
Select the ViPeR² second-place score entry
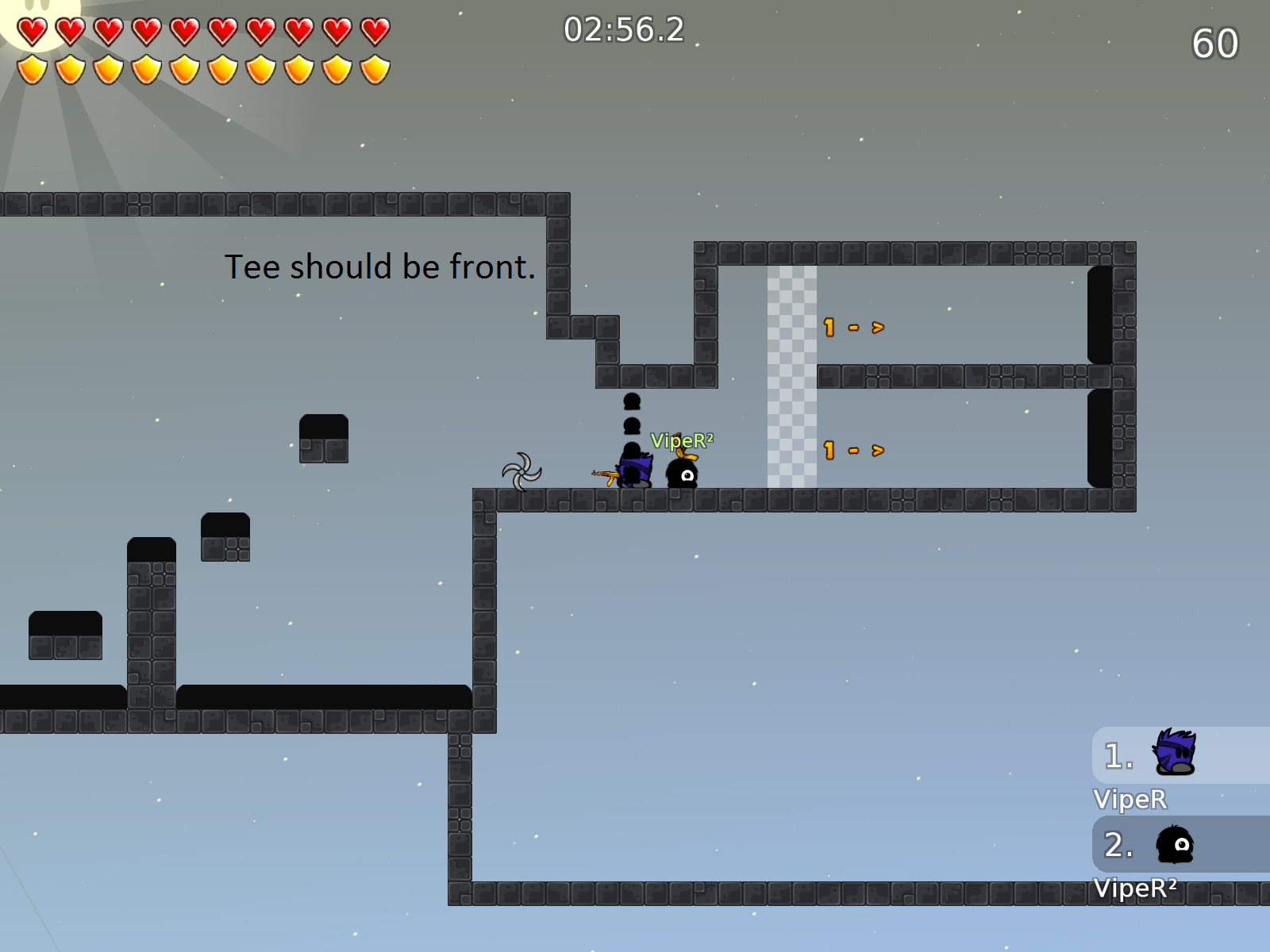[x=1180, y=845]
